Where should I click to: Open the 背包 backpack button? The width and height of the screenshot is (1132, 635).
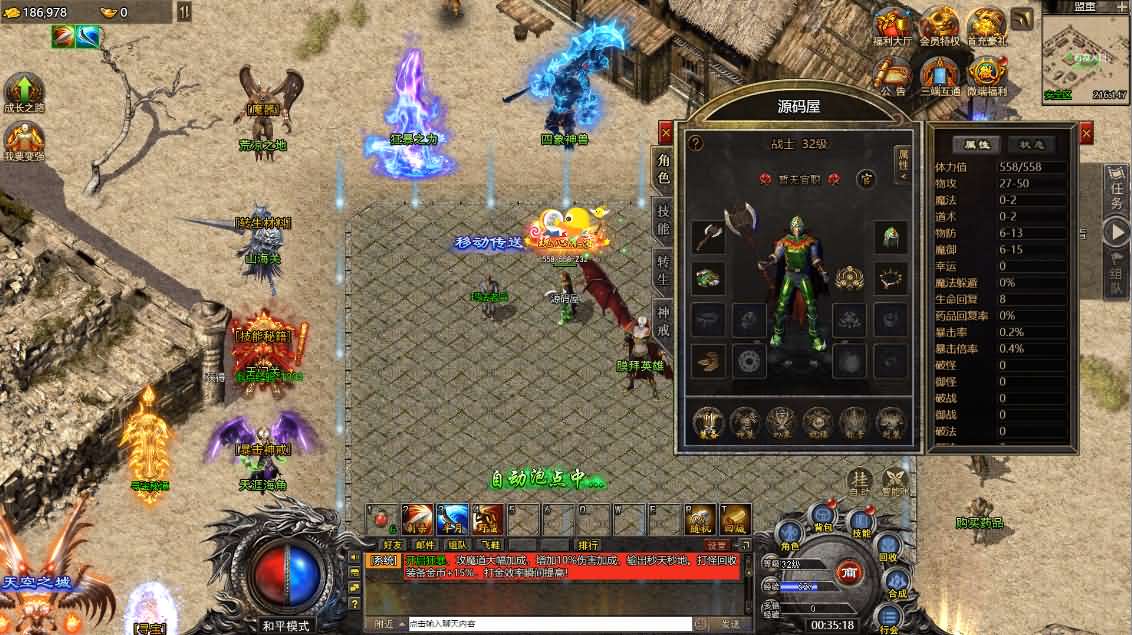click(822, 518)
